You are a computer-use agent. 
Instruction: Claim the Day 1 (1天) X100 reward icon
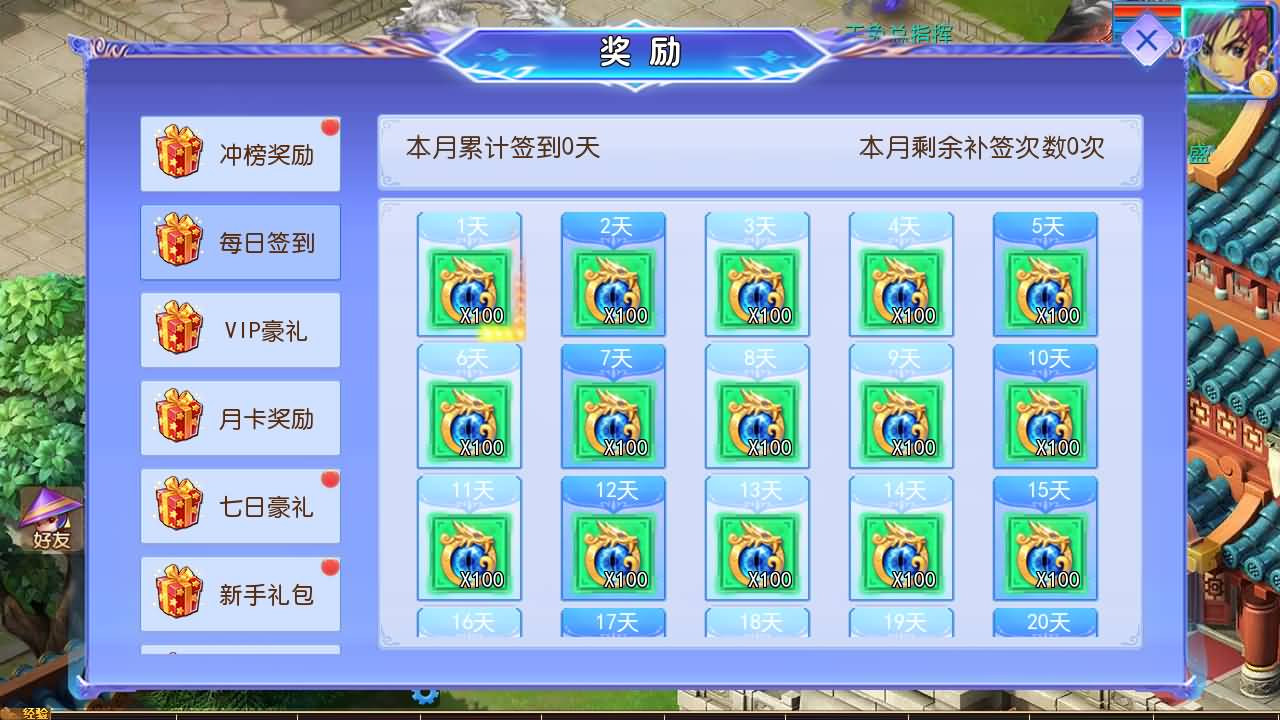point(470,290)
